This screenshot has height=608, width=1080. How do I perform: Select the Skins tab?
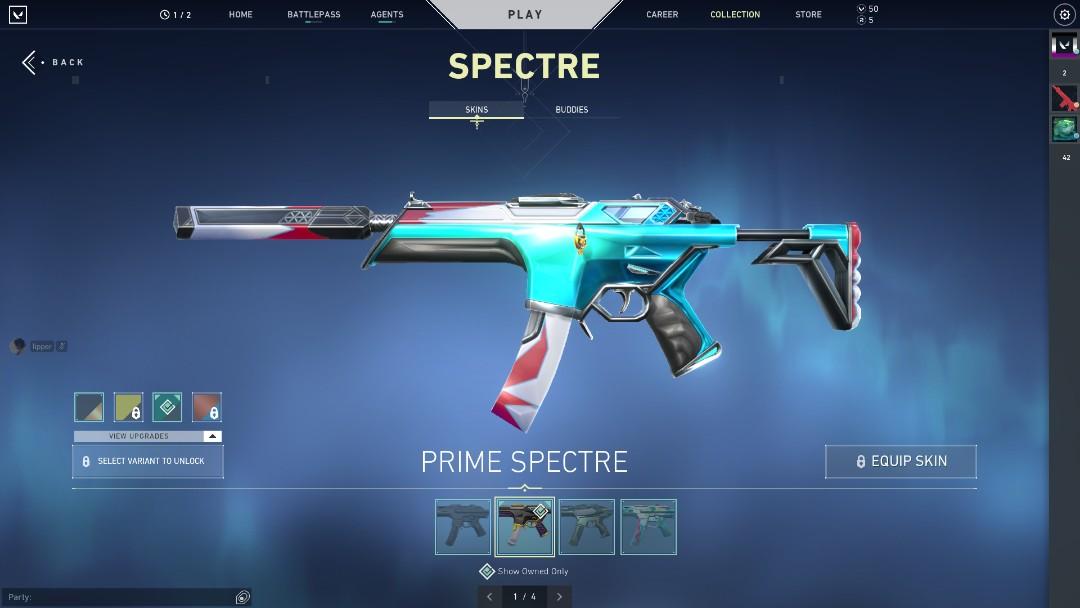477,110
